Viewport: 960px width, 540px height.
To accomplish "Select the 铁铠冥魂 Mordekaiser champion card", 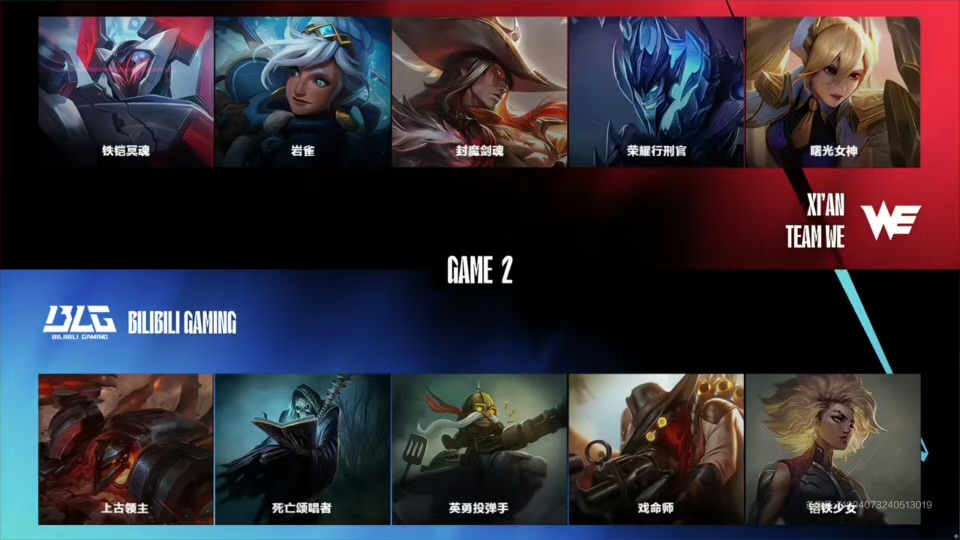I will (x=126, y=92).
